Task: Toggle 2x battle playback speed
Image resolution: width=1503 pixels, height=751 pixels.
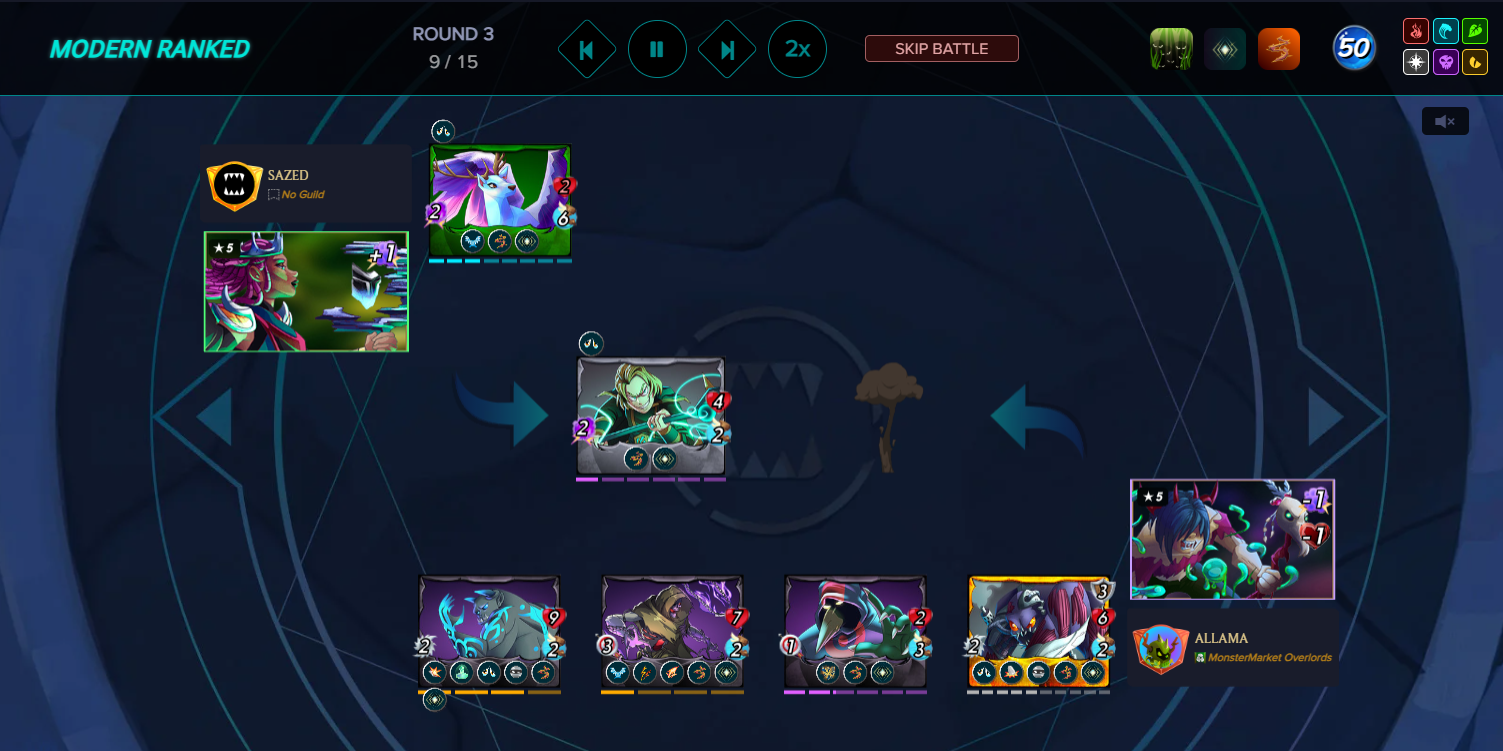Action: [797, 48]
